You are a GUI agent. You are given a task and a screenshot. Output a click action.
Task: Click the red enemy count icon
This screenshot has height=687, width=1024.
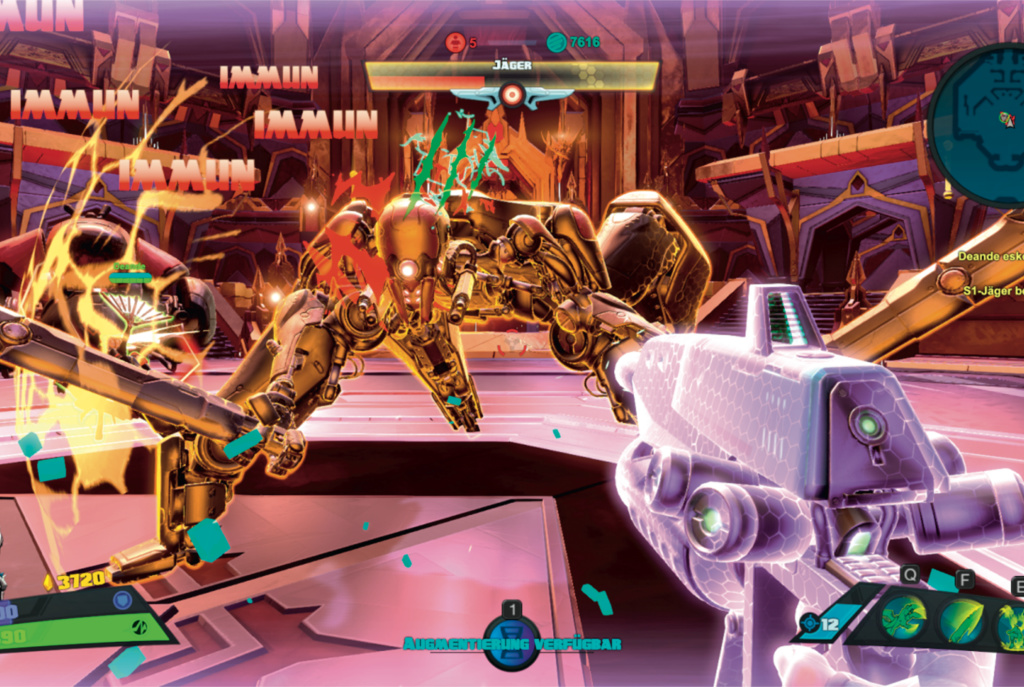[456, 42]
